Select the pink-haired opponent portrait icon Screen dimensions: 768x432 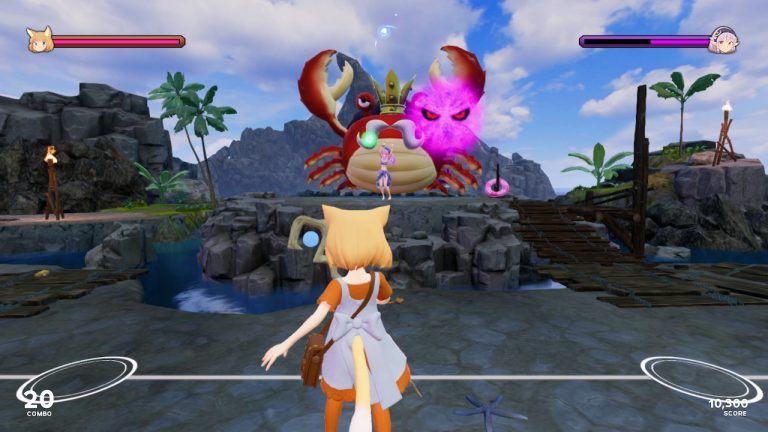tap(723, 40)
